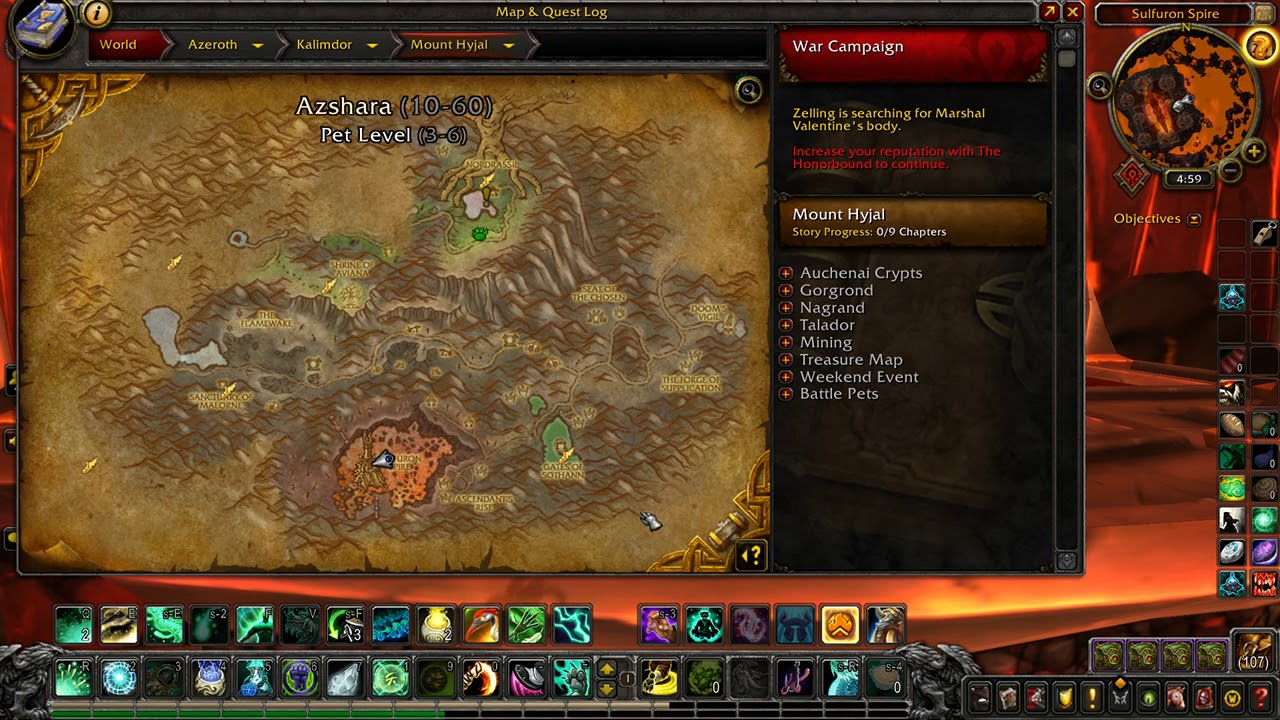Viewport: 1280px width, 720px height.
Task: Select the Mount Hyjal story progress banner
Action: point(912,222)
